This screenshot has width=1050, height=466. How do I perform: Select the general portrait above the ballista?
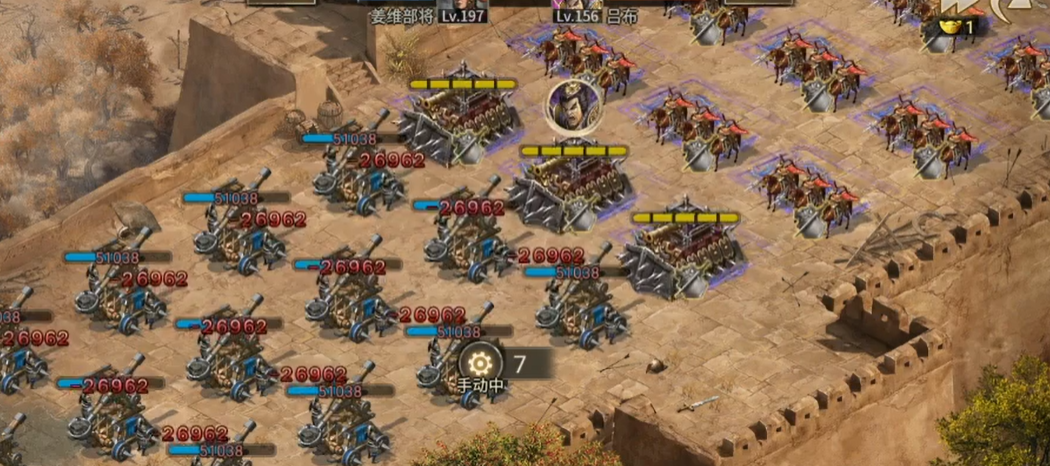pos(573,106)
